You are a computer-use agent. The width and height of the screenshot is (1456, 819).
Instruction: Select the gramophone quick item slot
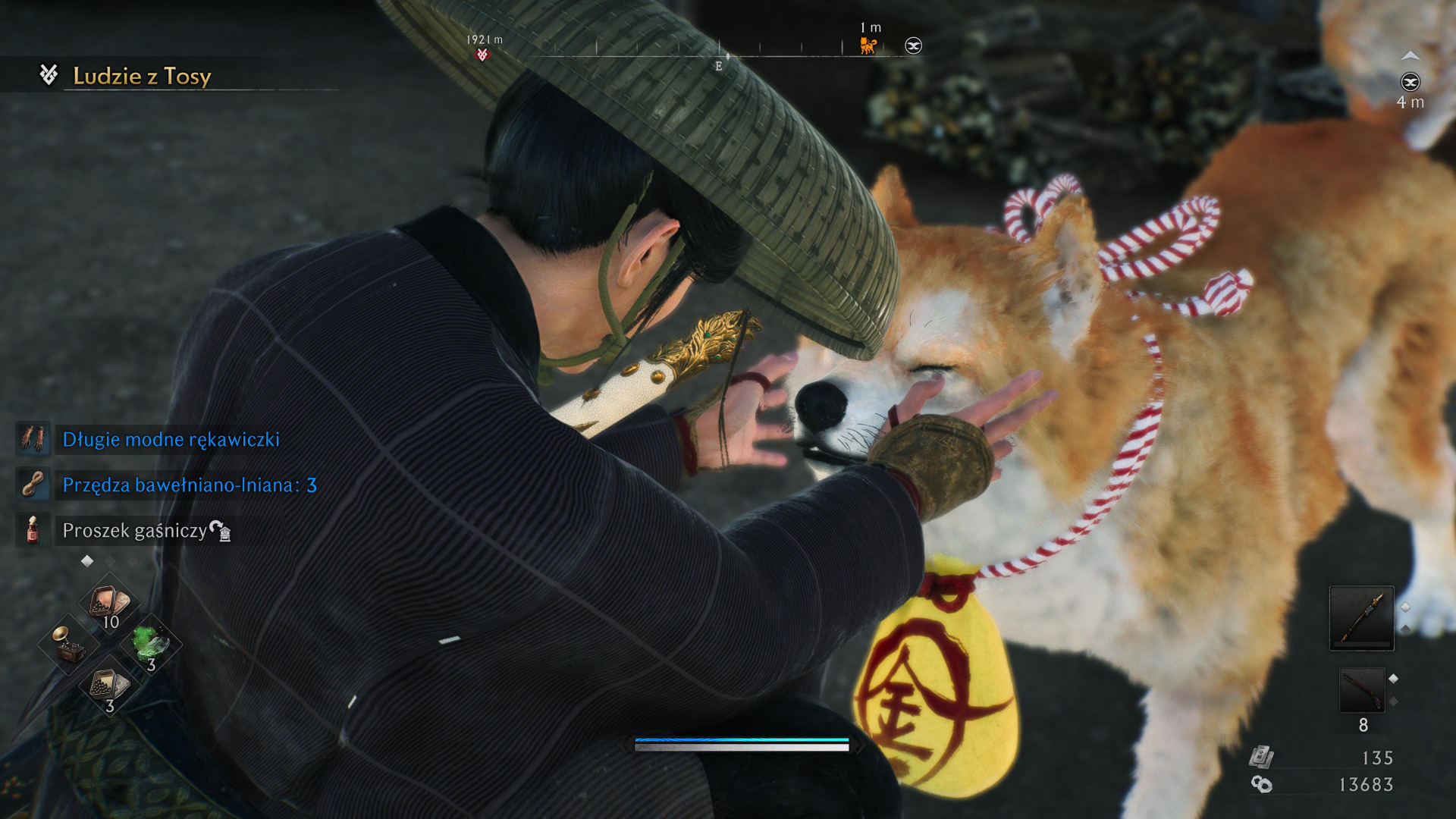[x=68, y=645]
